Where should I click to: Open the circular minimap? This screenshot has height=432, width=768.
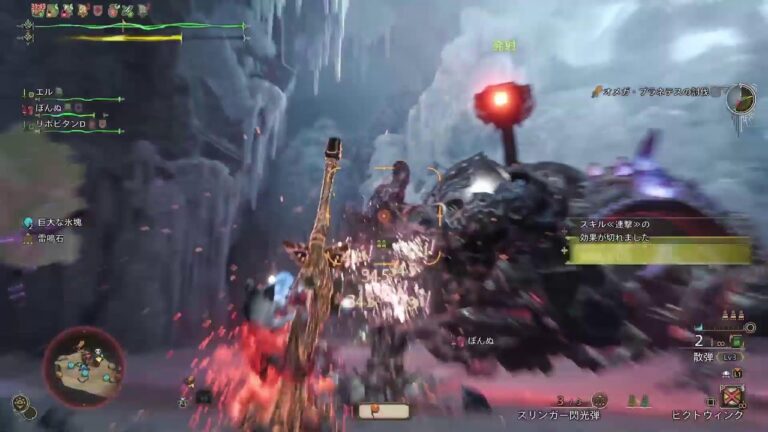(83, 366)
